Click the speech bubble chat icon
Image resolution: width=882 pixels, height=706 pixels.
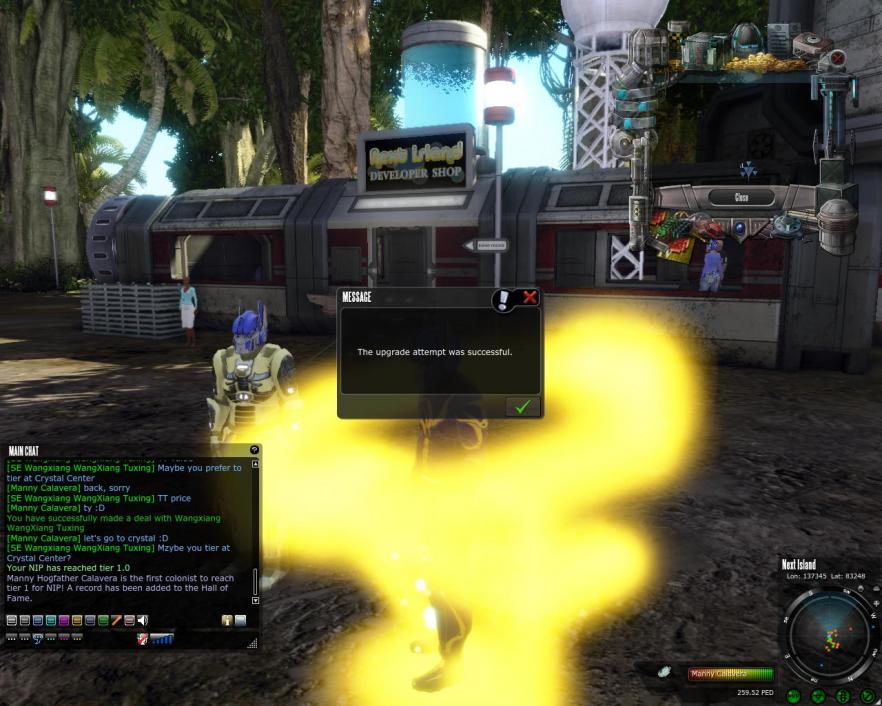pyautogui.click(x=39, y=638)
